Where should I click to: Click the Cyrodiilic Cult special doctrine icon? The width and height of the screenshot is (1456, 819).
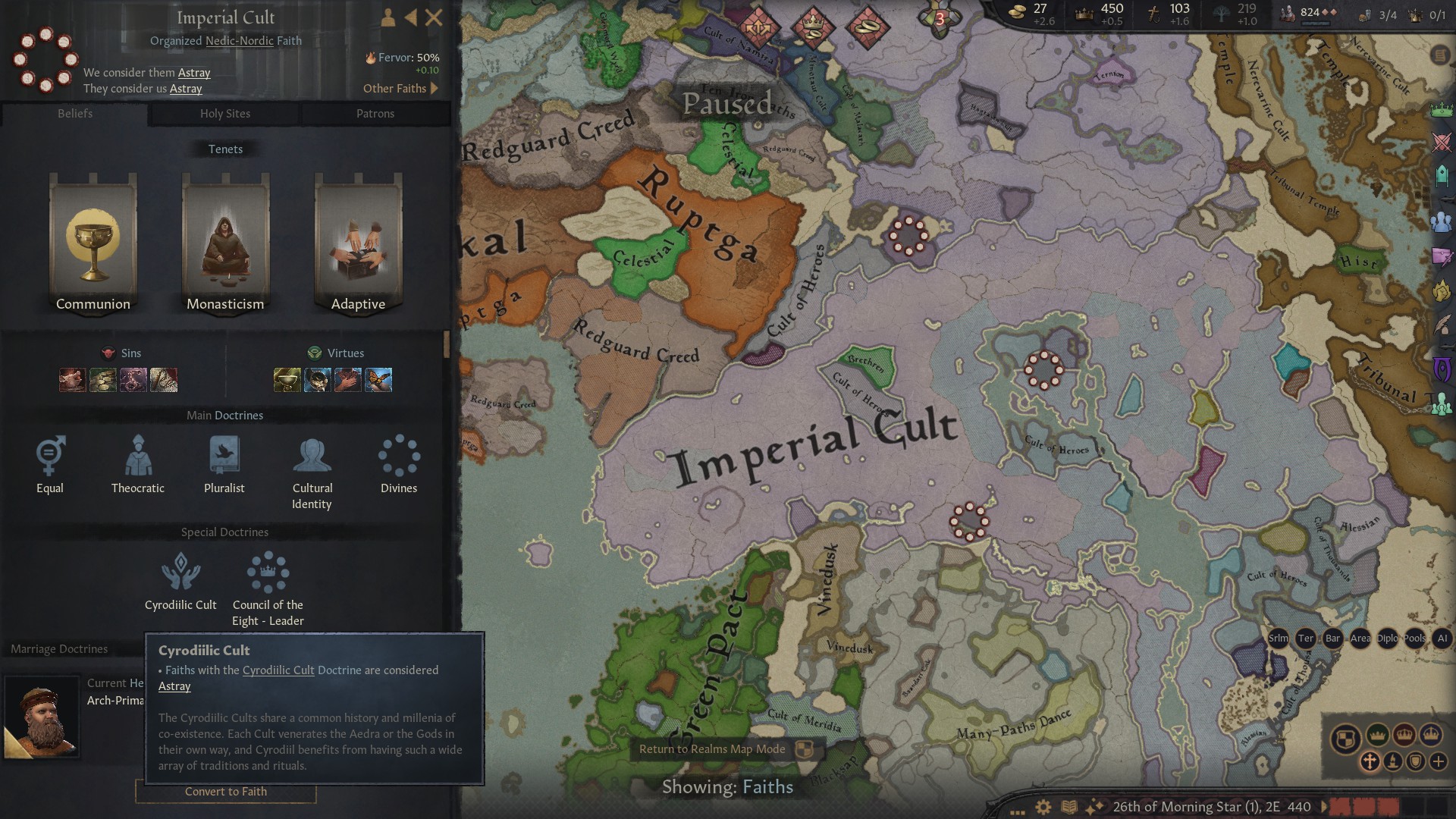click(x=180, y=573)
